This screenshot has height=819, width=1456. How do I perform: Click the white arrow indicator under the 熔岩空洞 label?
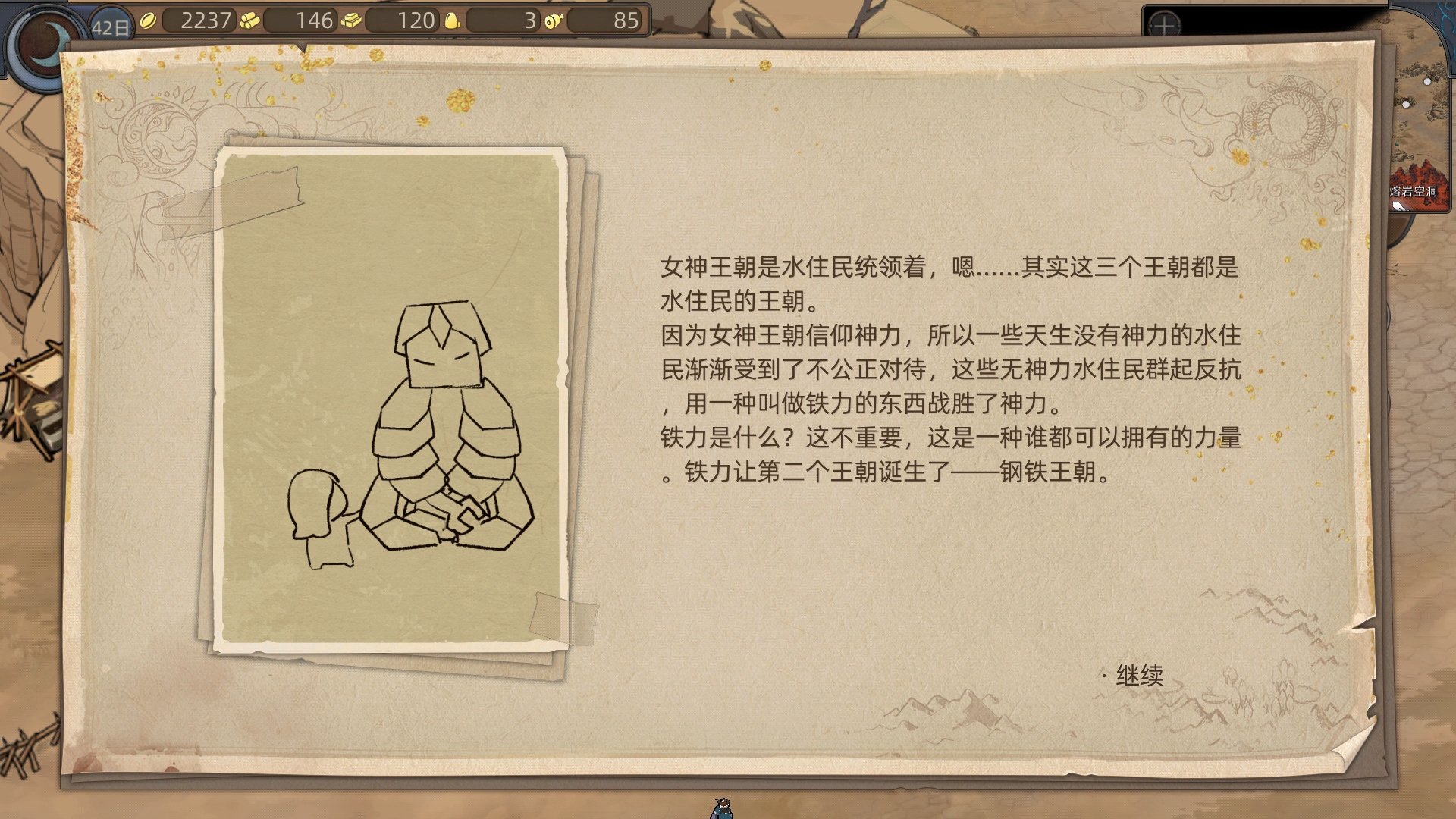(1400, 206)
